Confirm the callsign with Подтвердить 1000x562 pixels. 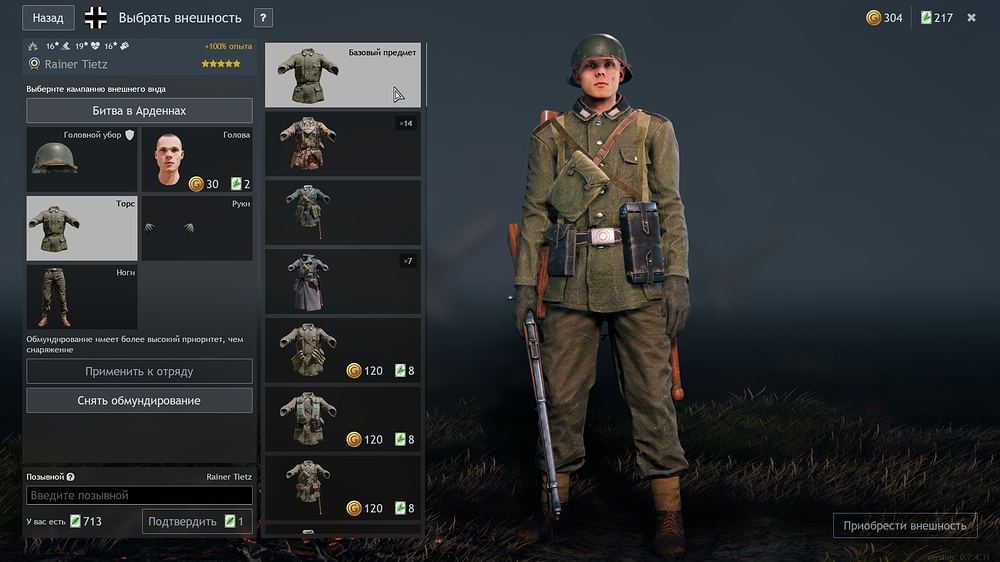[197, 521]
